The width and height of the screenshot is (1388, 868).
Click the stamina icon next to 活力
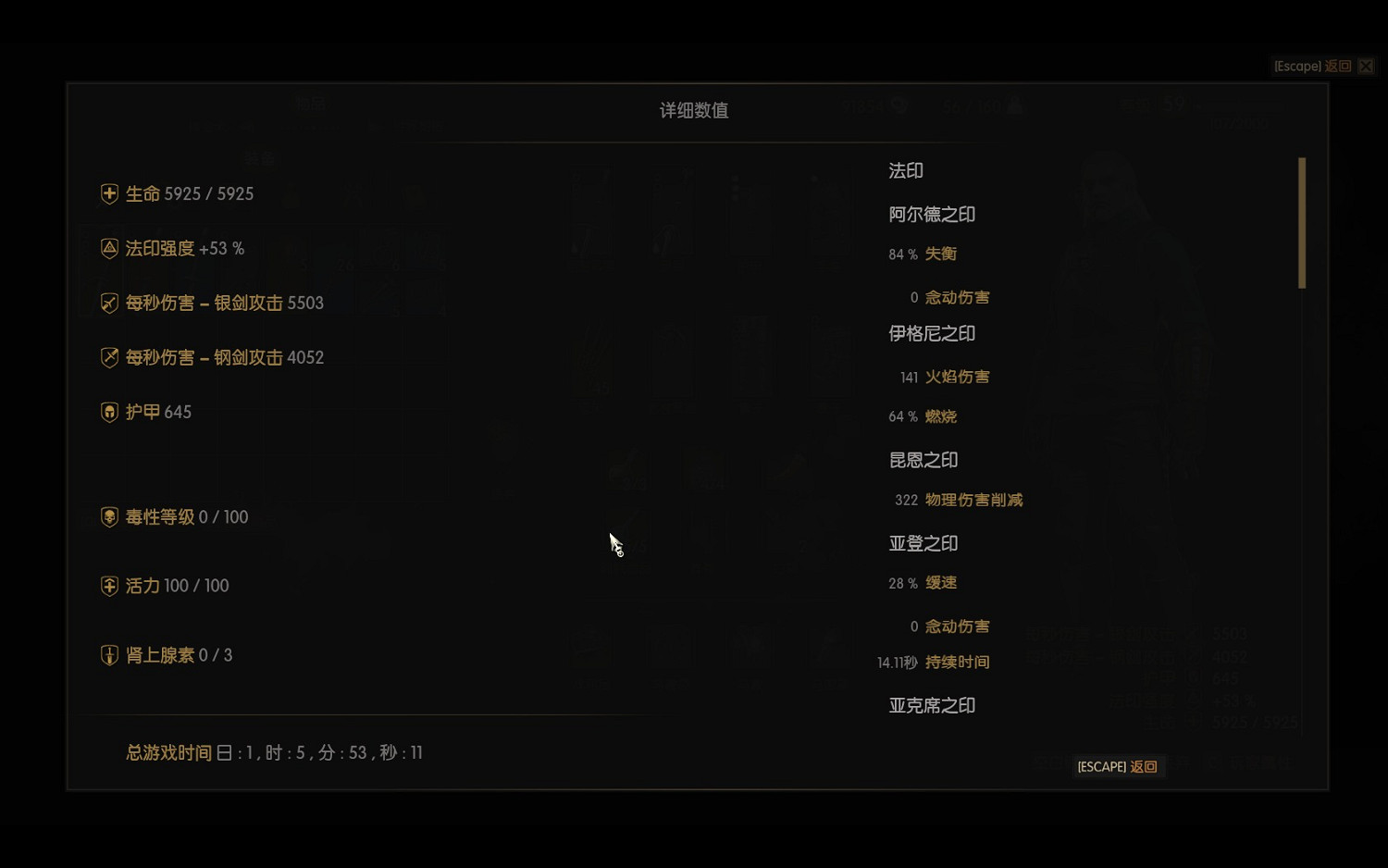point(108,585)
